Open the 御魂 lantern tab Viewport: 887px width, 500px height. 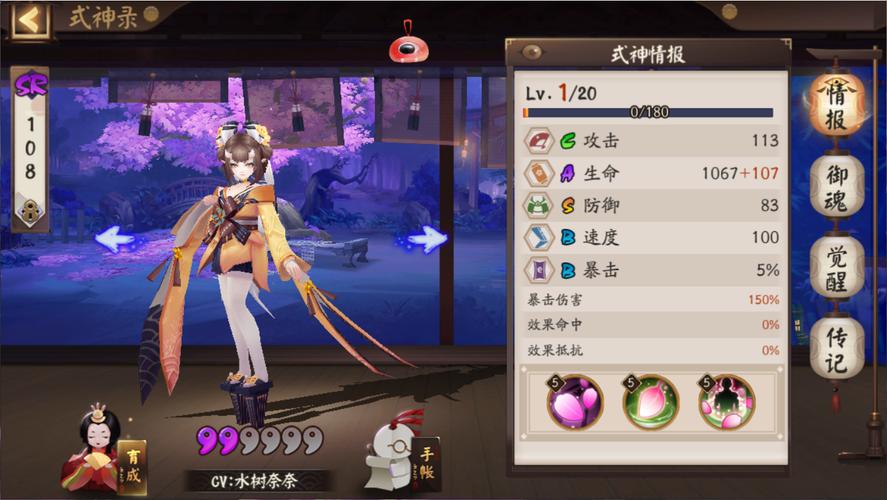coord(836,187)
